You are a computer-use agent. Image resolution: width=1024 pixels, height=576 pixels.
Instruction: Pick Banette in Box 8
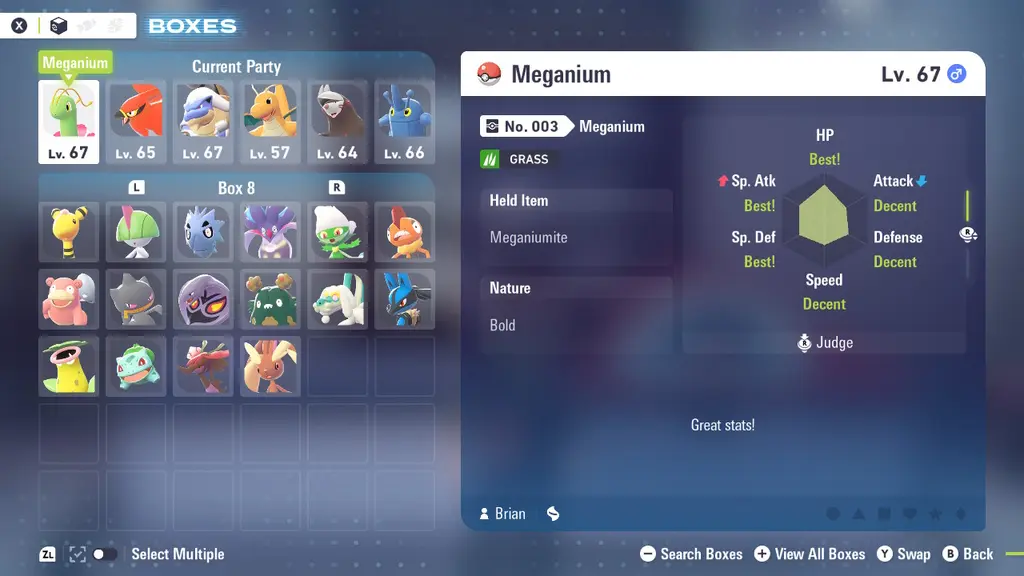pyautogui.click(x=136, y=298)
